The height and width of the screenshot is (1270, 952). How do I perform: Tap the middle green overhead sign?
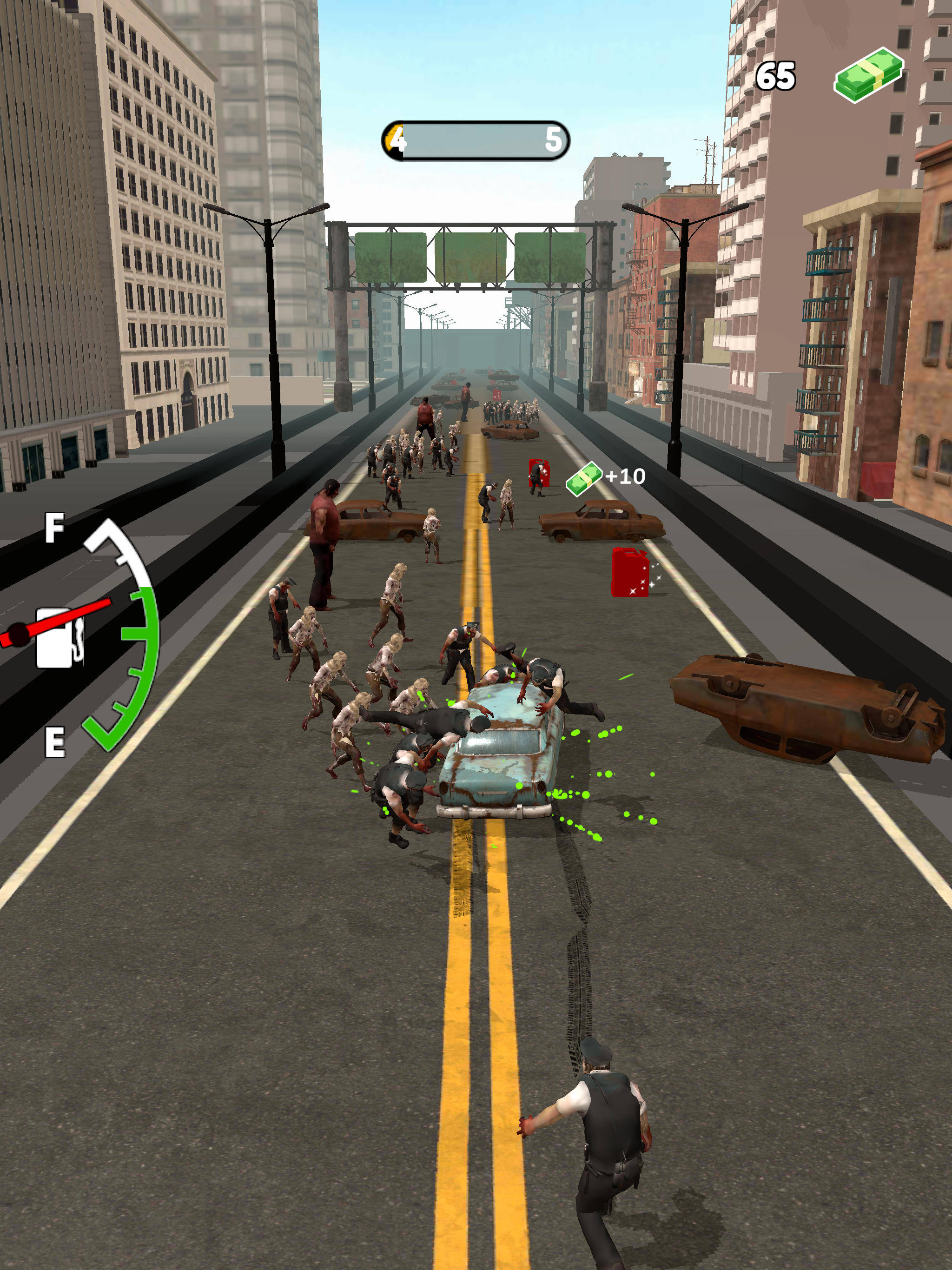[471, 257]
